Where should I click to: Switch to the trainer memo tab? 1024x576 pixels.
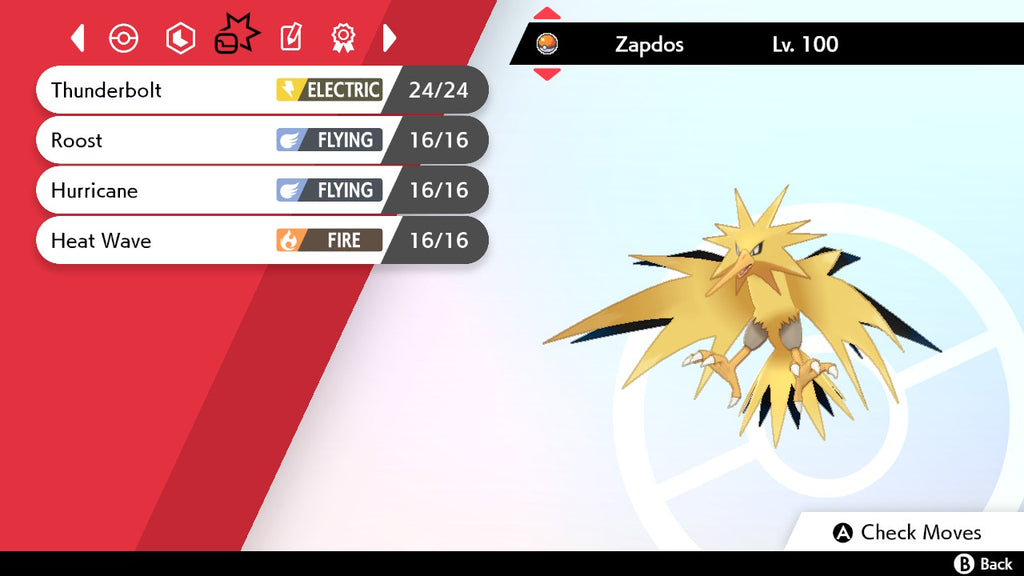(290, 38)
